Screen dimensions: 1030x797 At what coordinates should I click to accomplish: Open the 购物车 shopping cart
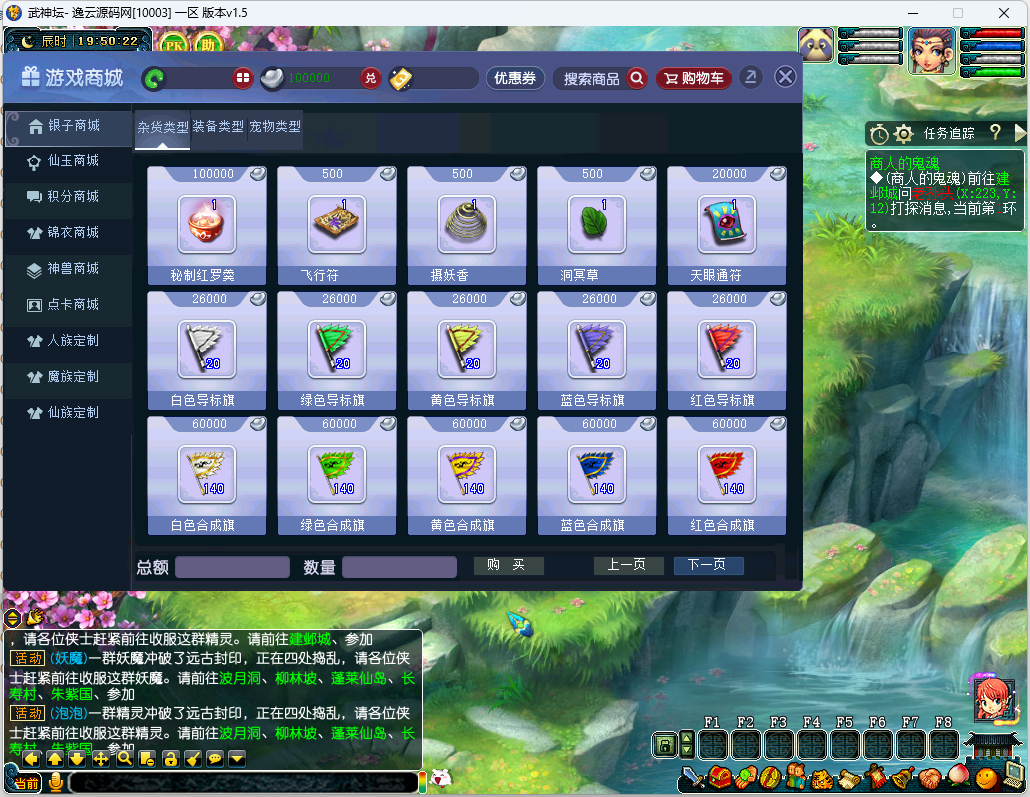694,78
